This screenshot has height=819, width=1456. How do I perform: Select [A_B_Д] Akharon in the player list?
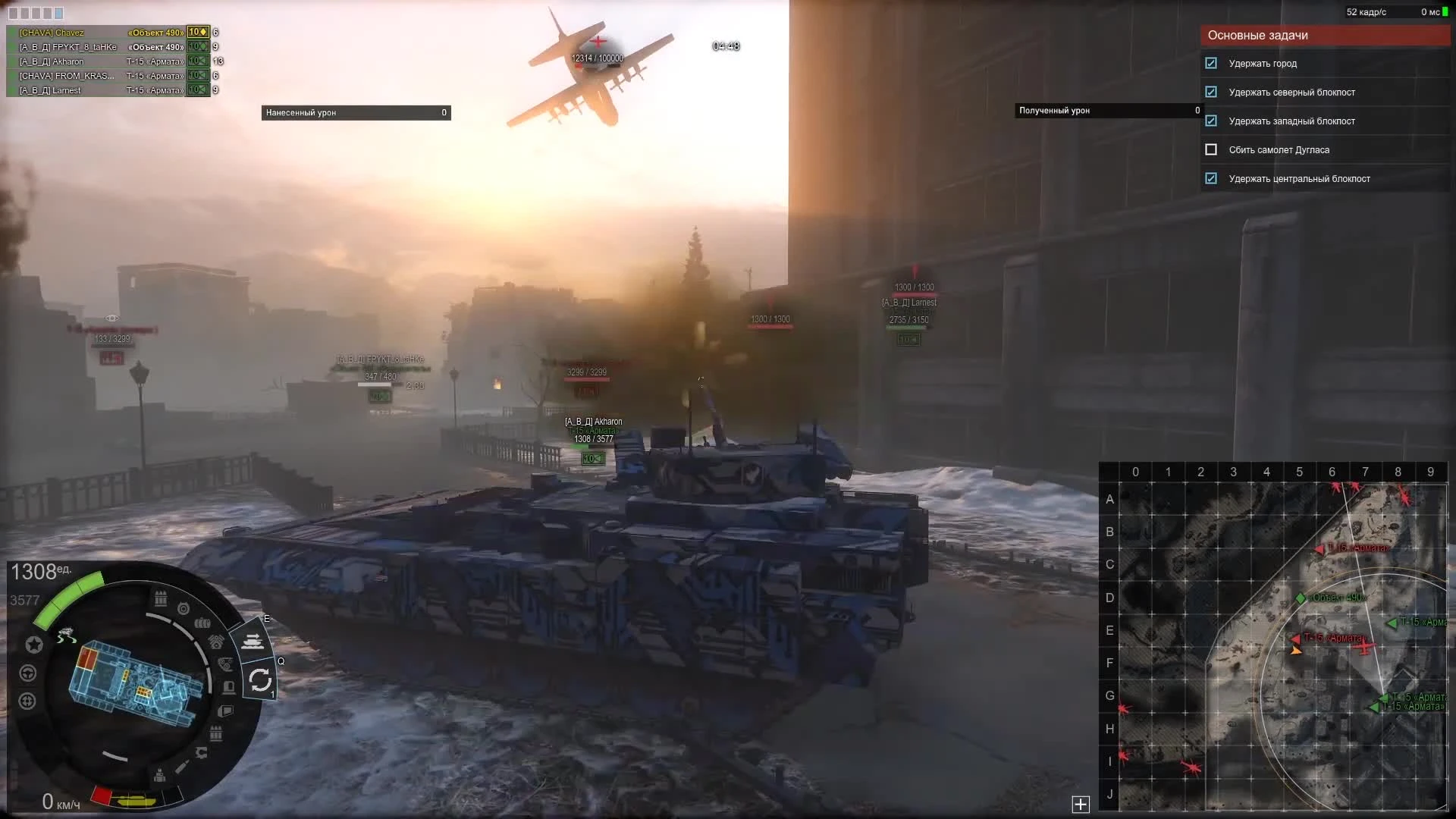[53, 61]
